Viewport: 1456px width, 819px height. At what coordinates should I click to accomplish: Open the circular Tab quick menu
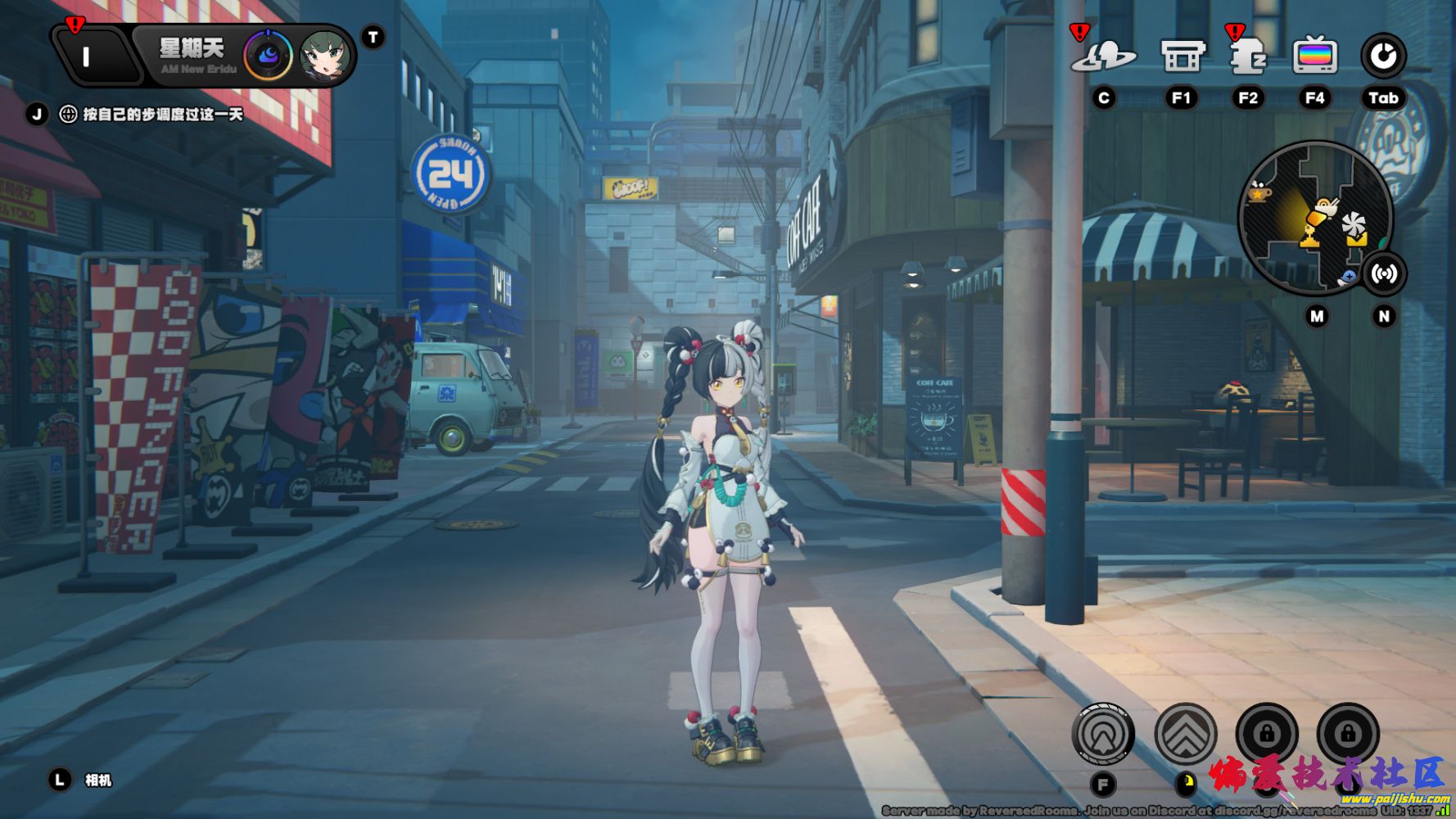[1383, 57]
